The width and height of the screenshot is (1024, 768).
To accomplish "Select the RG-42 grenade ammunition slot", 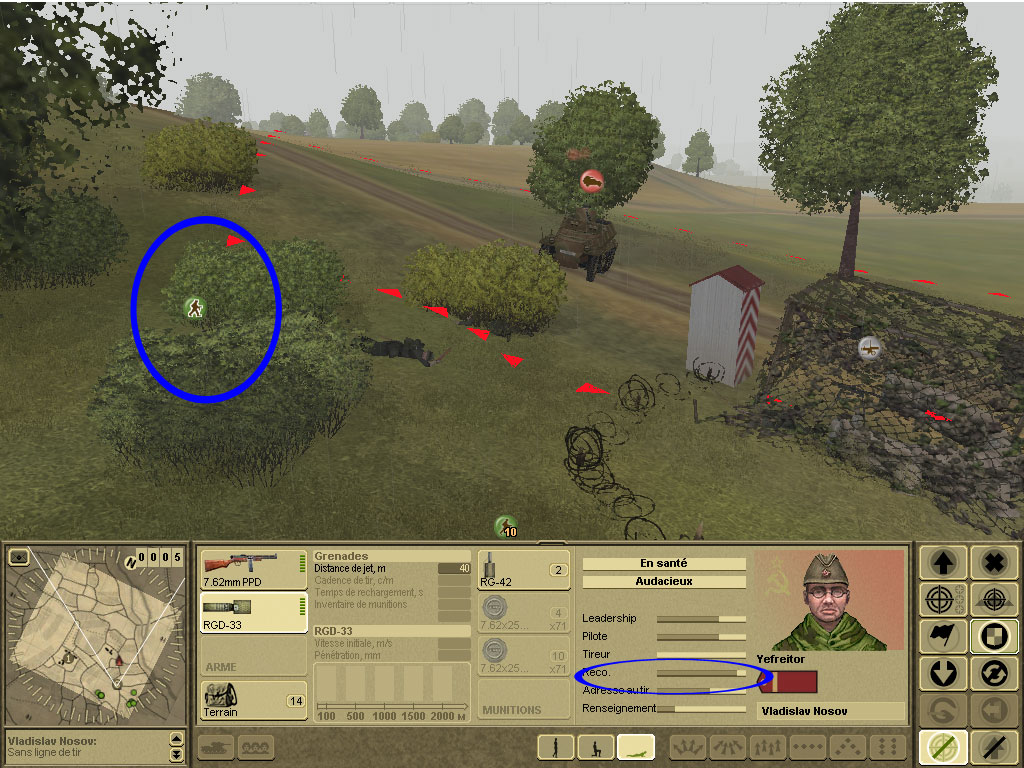I will pos(523,569).
